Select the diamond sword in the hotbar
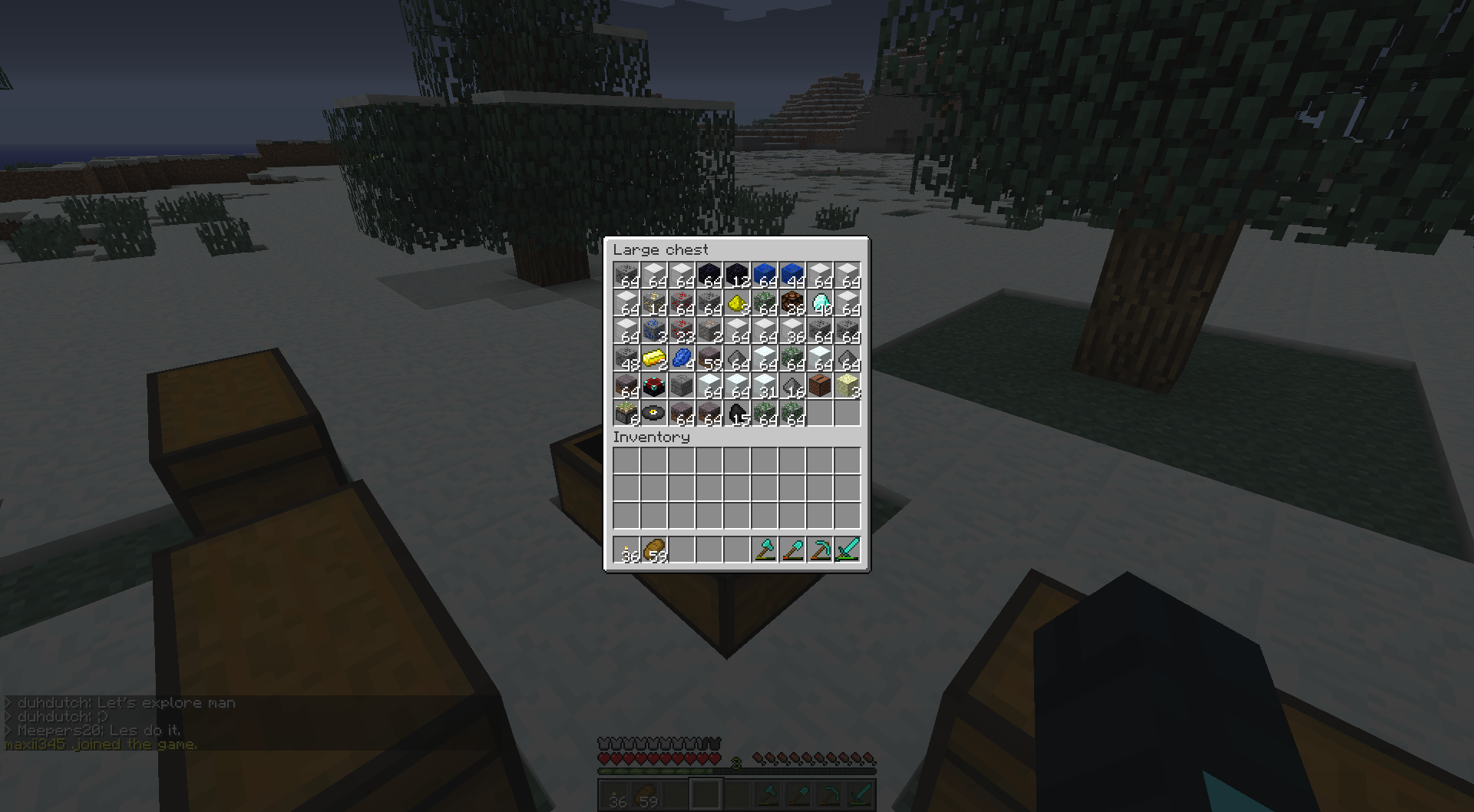Viewport: 1474px width, 812px height. pos(848,549)
